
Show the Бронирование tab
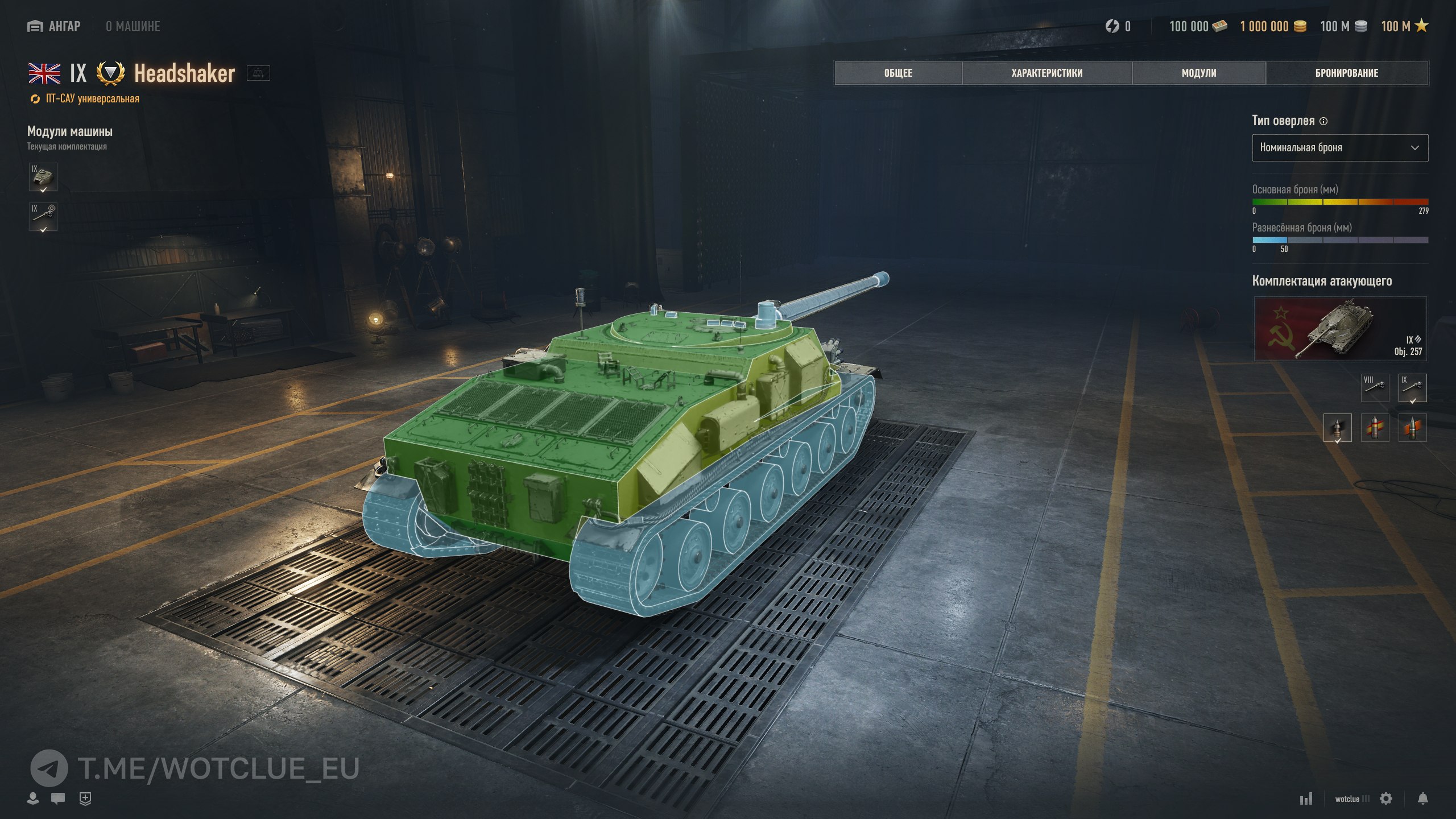(x=1346, y=73)
